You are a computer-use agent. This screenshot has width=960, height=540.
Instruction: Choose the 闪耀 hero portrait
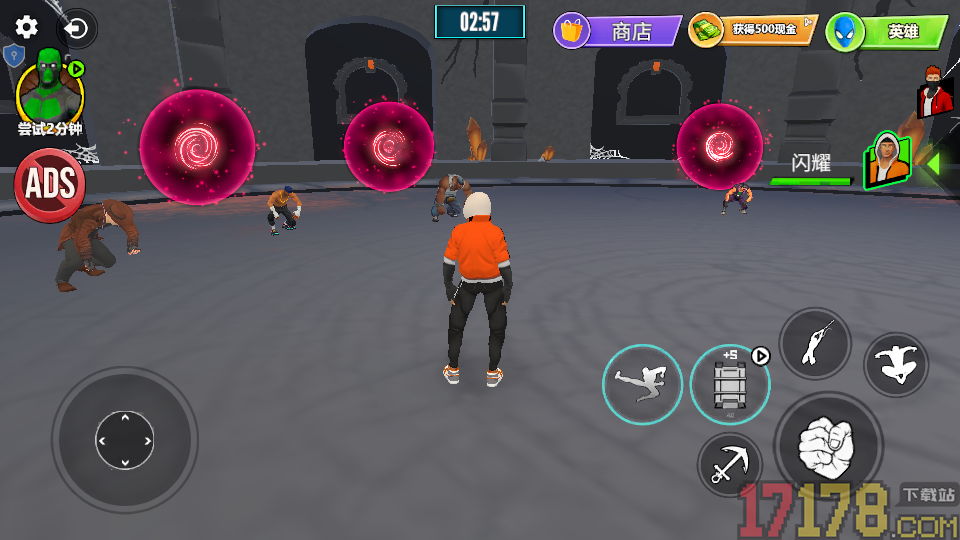tap(887, 161)
